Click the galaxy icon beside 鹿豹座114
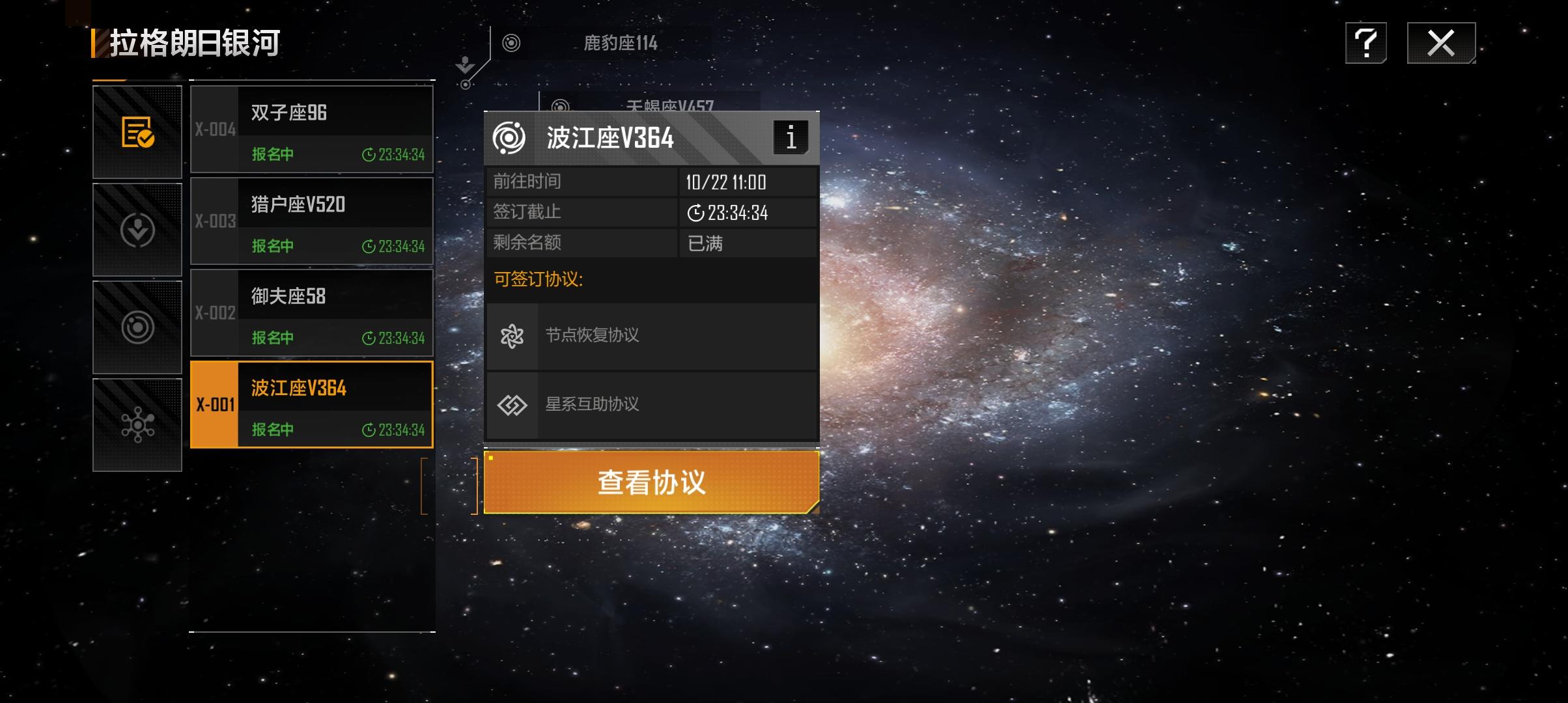 [x=510, y=44]
